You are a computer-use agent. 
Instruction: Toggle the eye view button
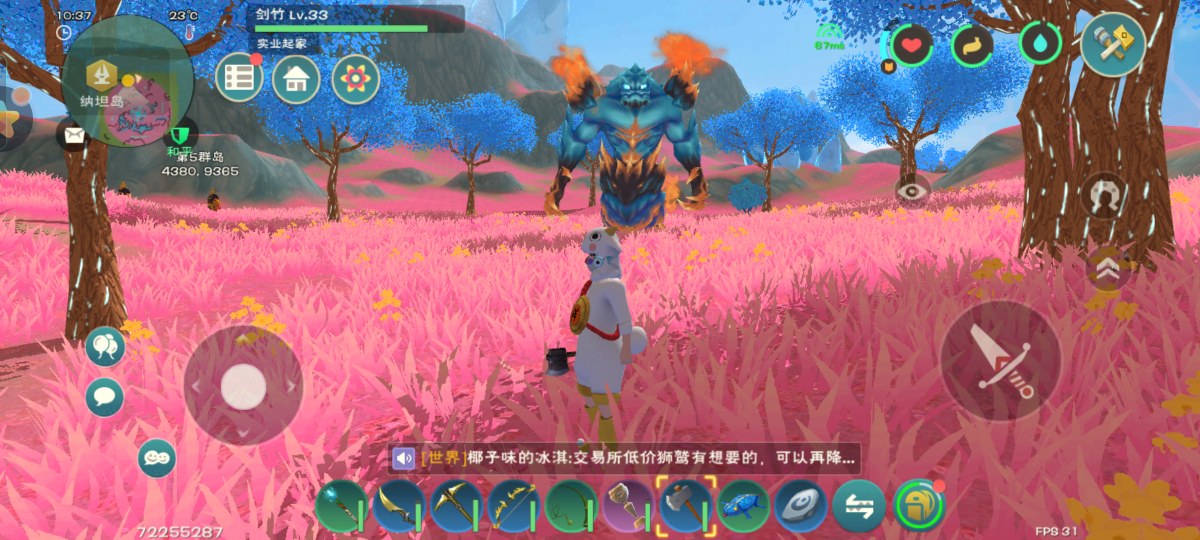pos(912,190)
